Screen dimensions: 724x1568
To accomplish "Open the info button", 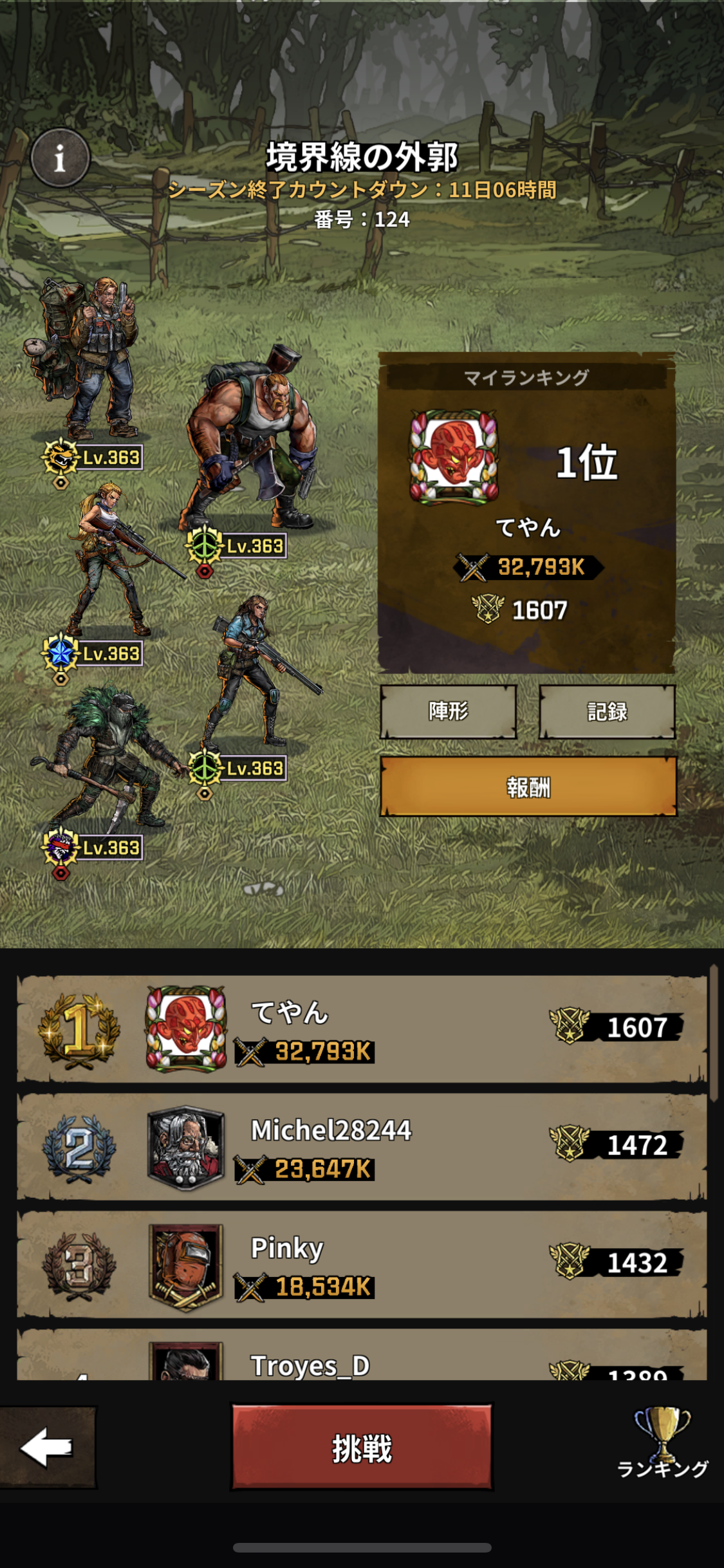I will point(60,158).
